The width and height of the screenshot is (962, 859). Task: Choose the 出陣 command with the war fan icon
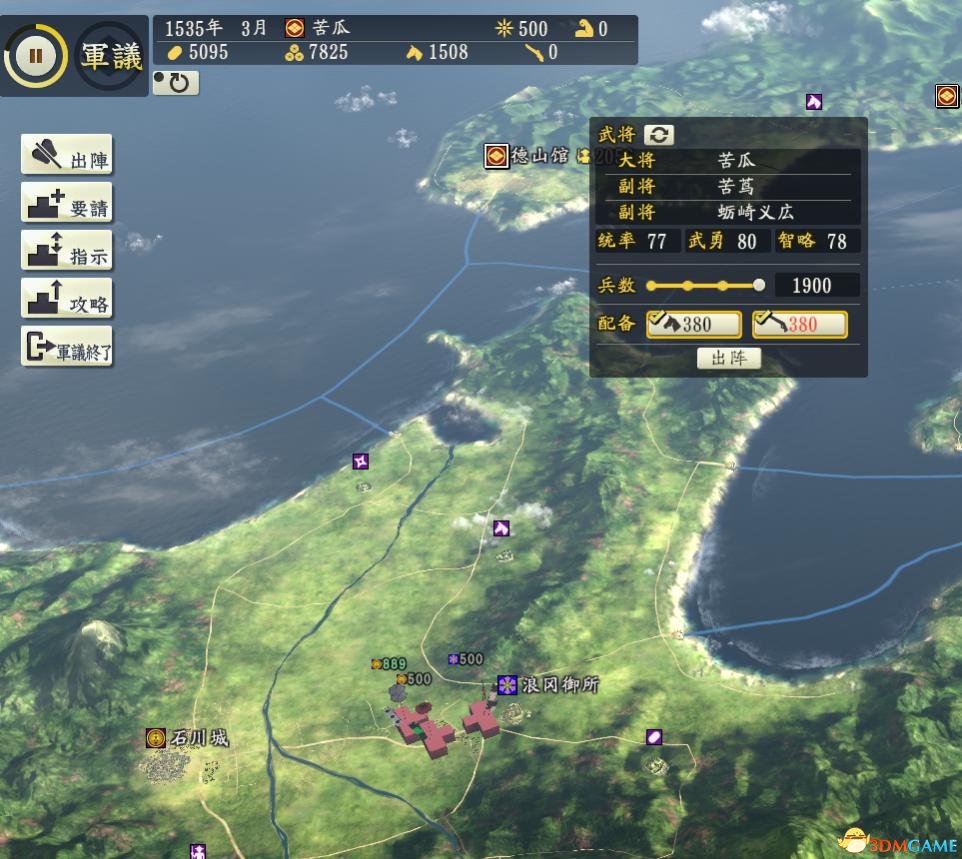click(67, 156)
